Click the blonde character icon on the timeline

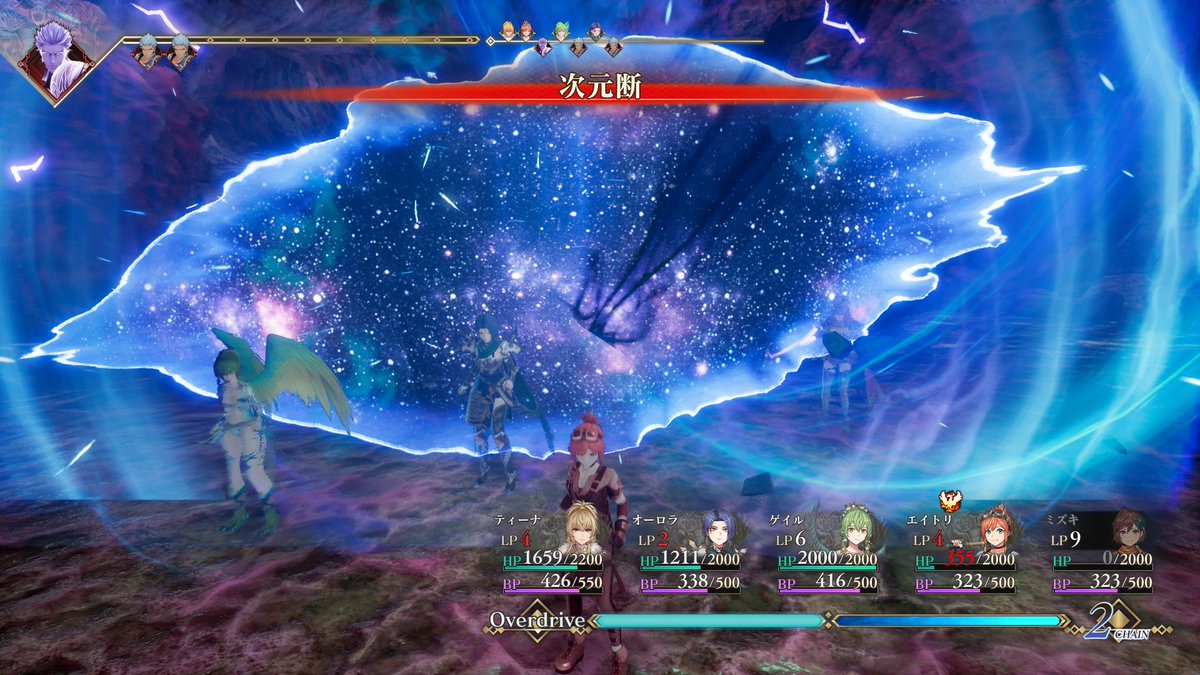508,30
